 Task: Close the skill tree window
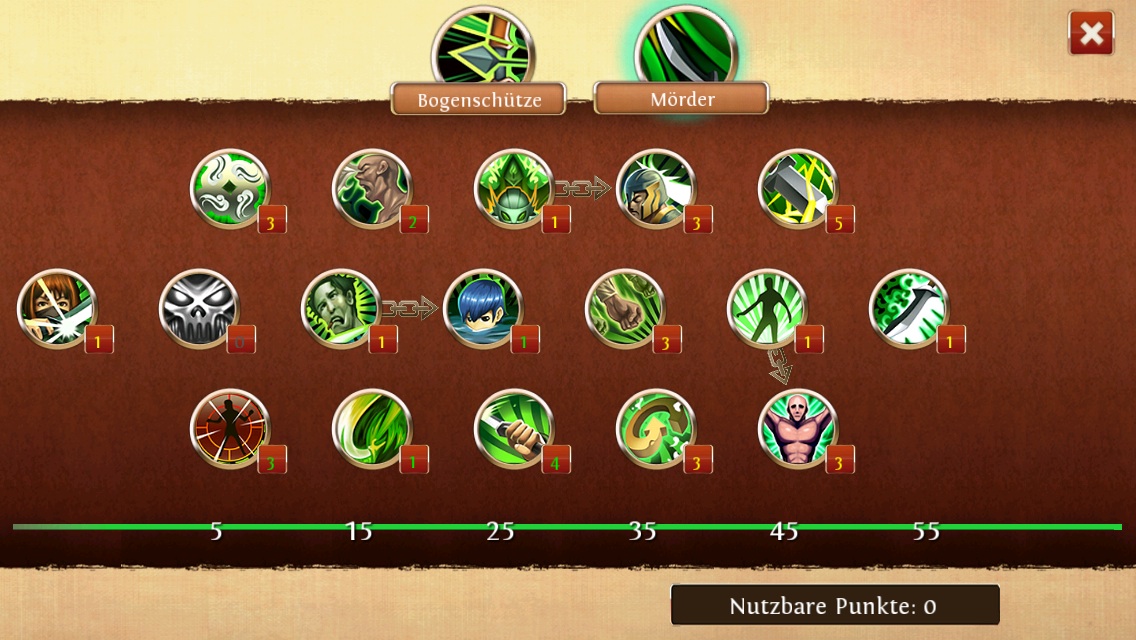point(1091,34)
